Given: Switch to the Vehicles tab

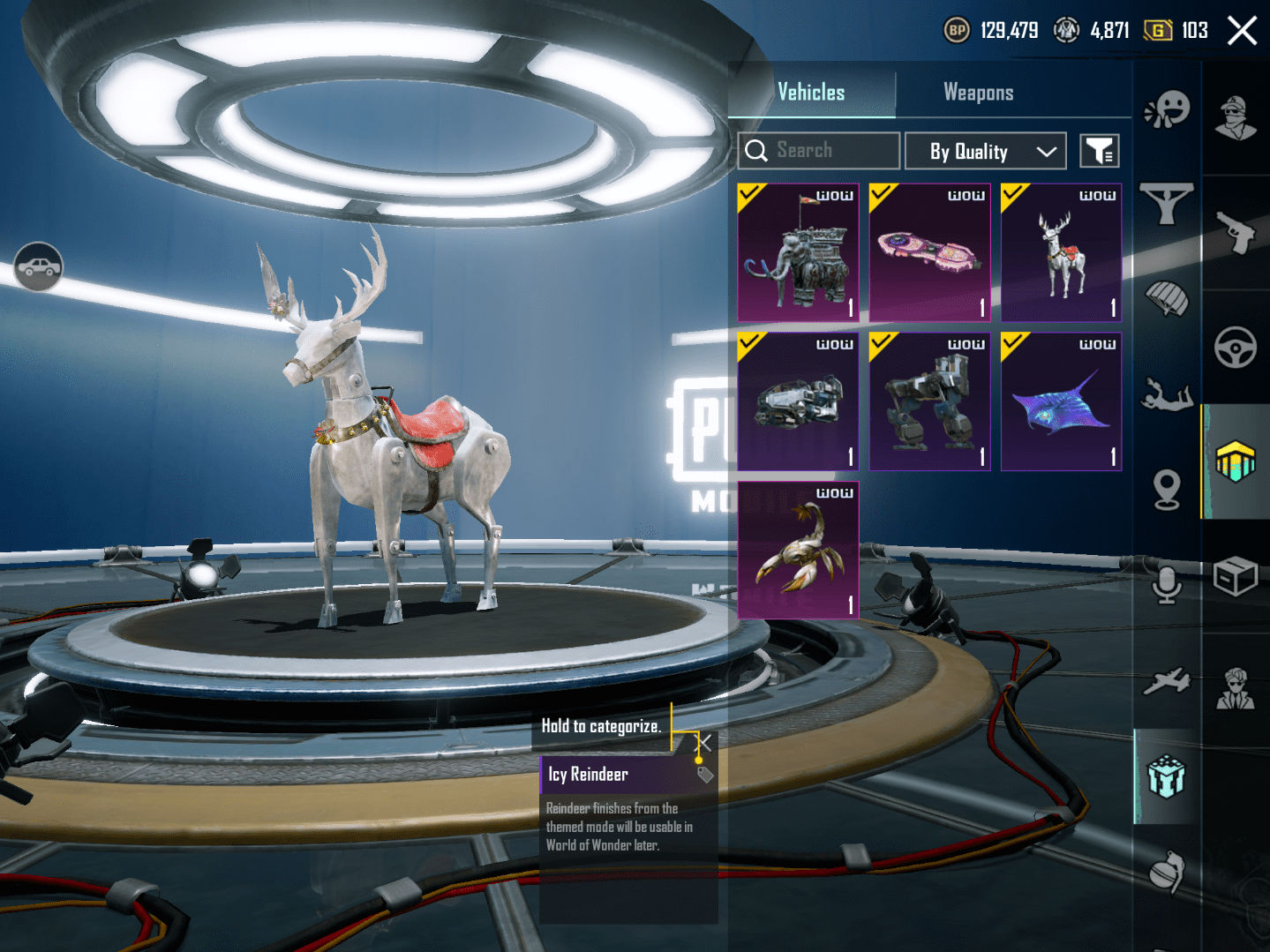Looking at the screenshot, I should (811, 93).
